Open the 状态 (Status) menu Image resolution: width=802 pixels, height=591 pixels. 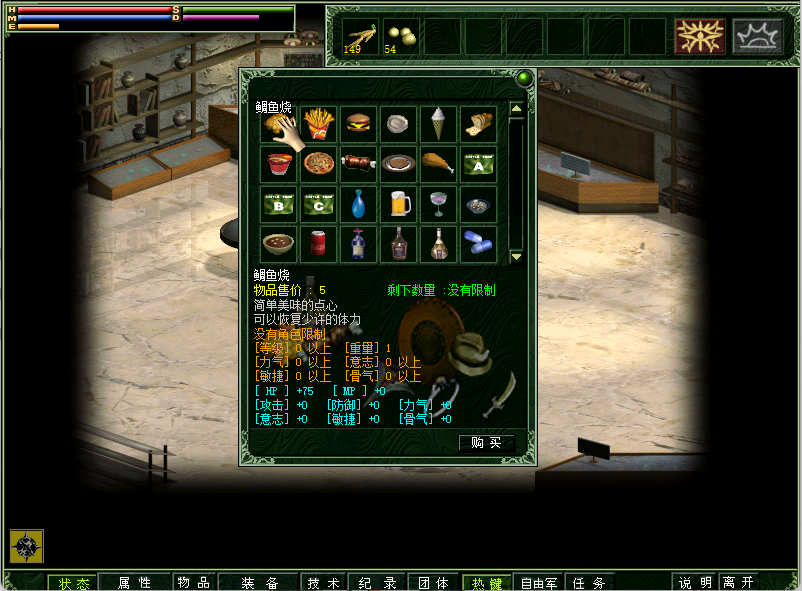pyautogui.click(x=73, y=583)
